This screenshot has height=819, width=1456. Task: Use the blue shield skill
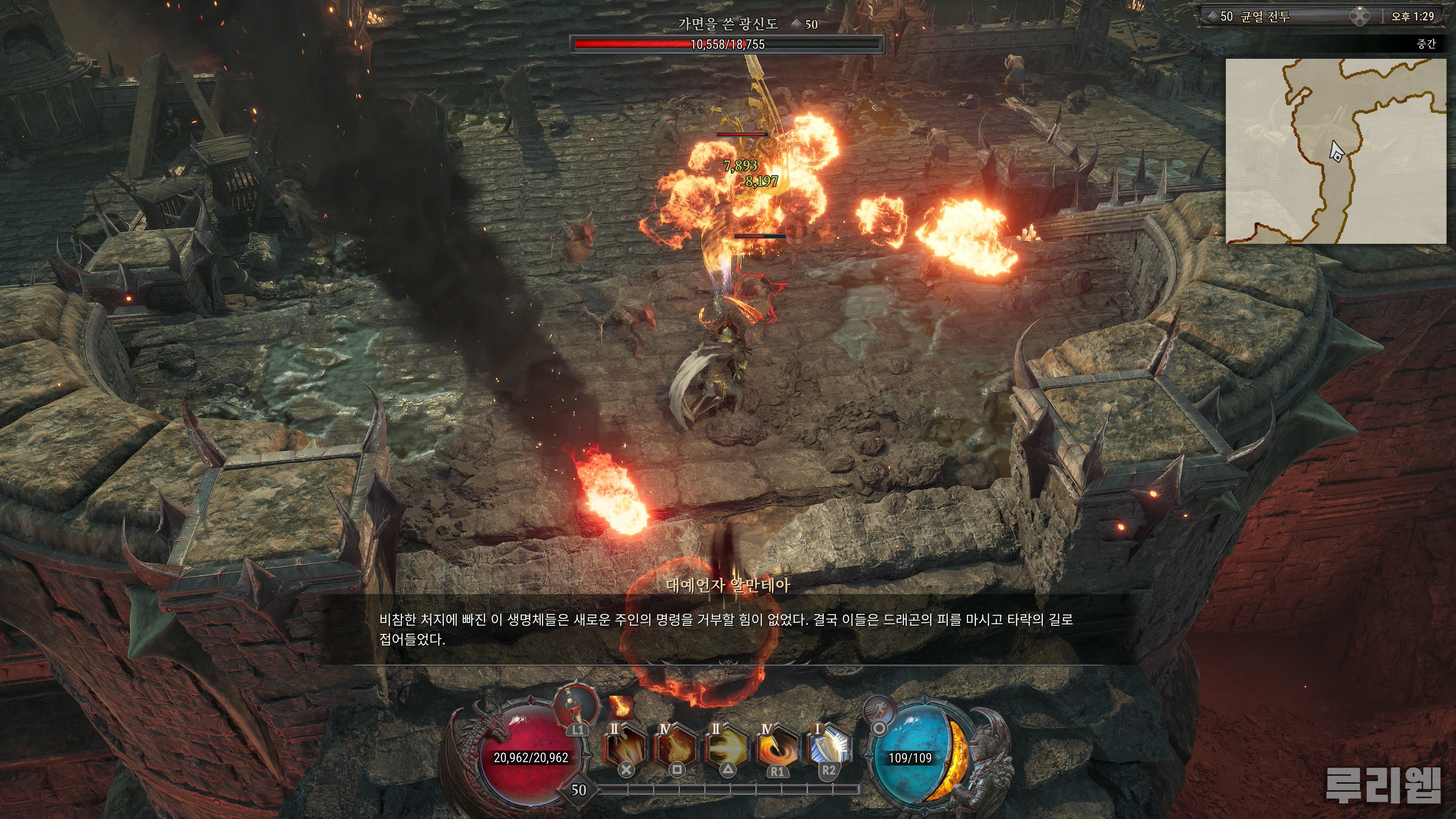(828, 748)
